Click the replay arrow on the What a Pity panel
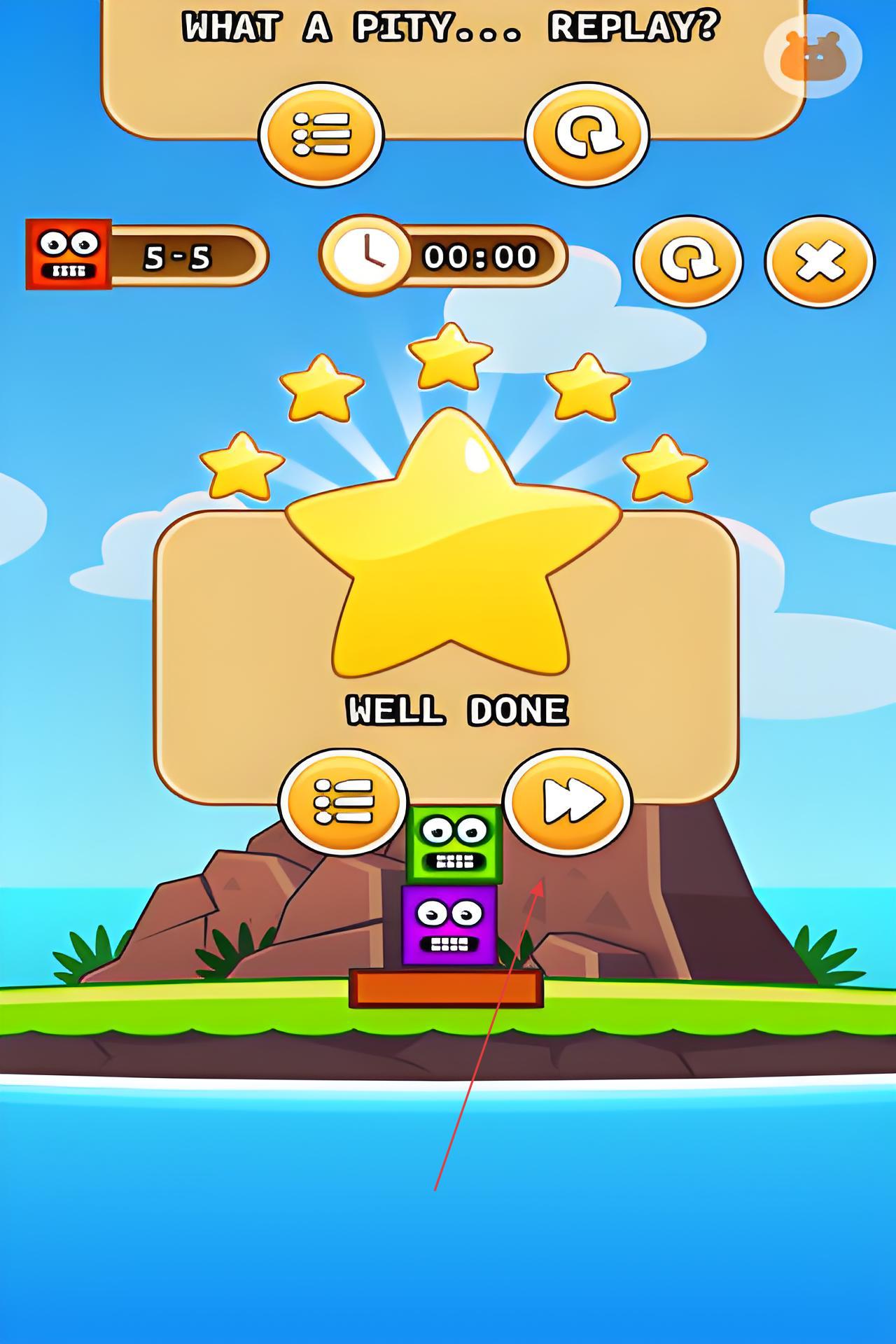Viewport: 896px width, 1344px height. (x=587, y=134)
